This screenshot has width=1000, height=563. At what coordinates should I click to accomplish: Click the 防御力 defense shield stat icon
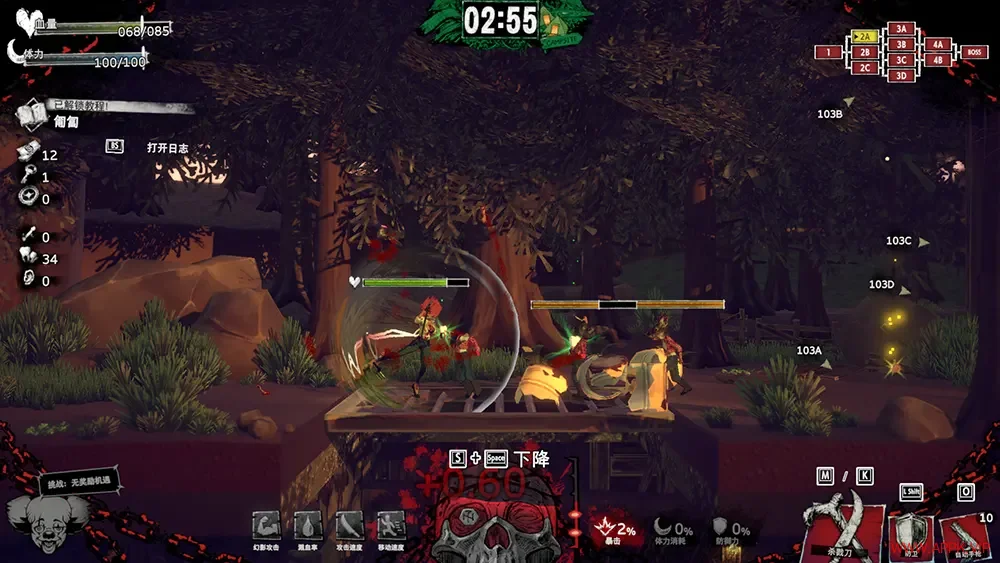721,527
